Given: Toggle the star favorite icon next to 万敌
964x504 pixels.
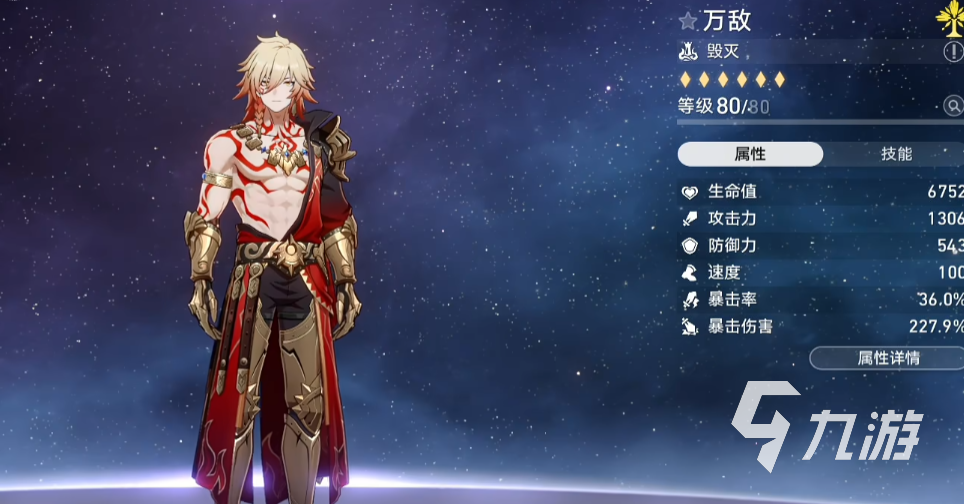Looking at the screenshot, I should tap(687, 20).
